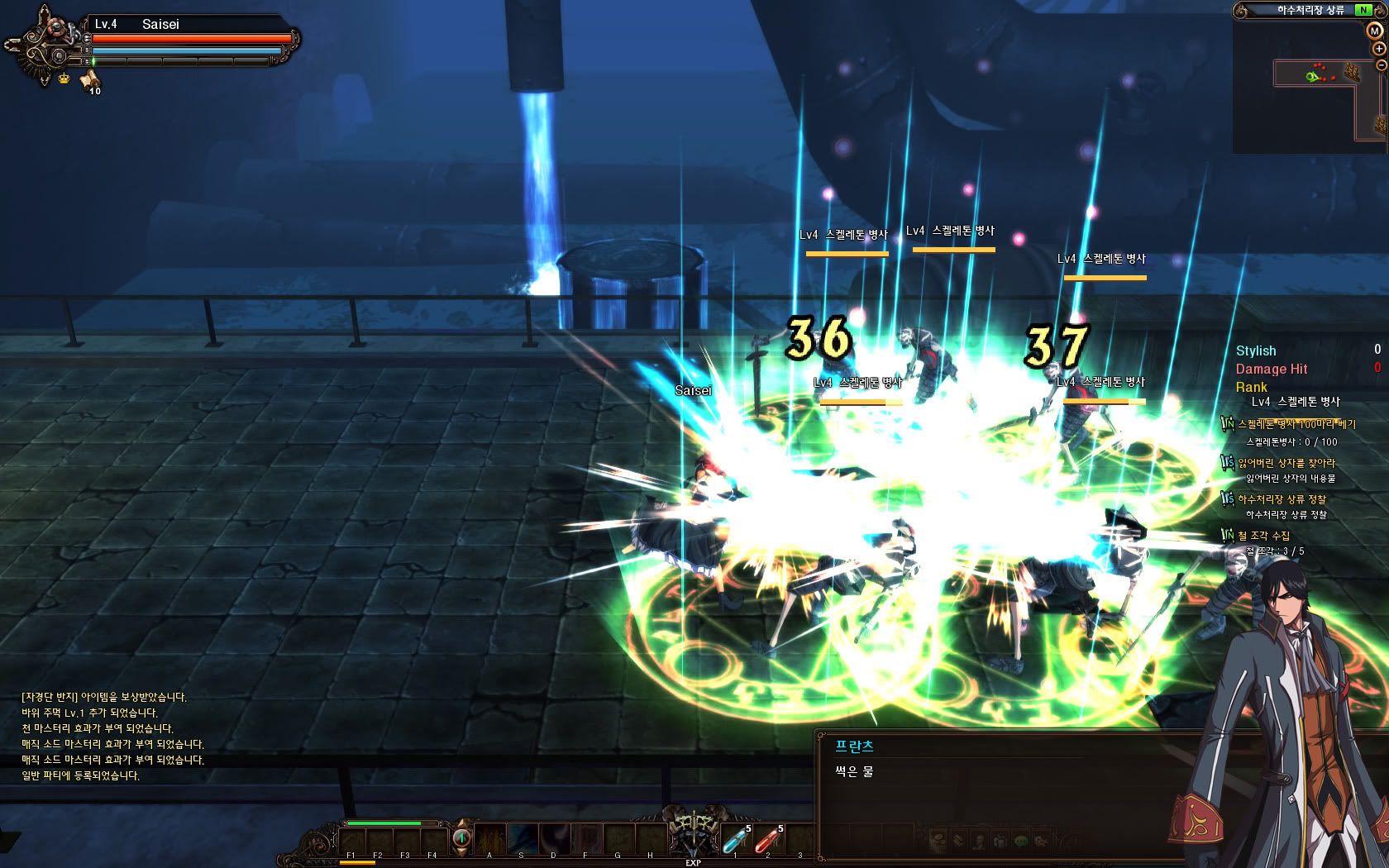
Task: Zoom out the minimap with minus button
Action: 1381,64
